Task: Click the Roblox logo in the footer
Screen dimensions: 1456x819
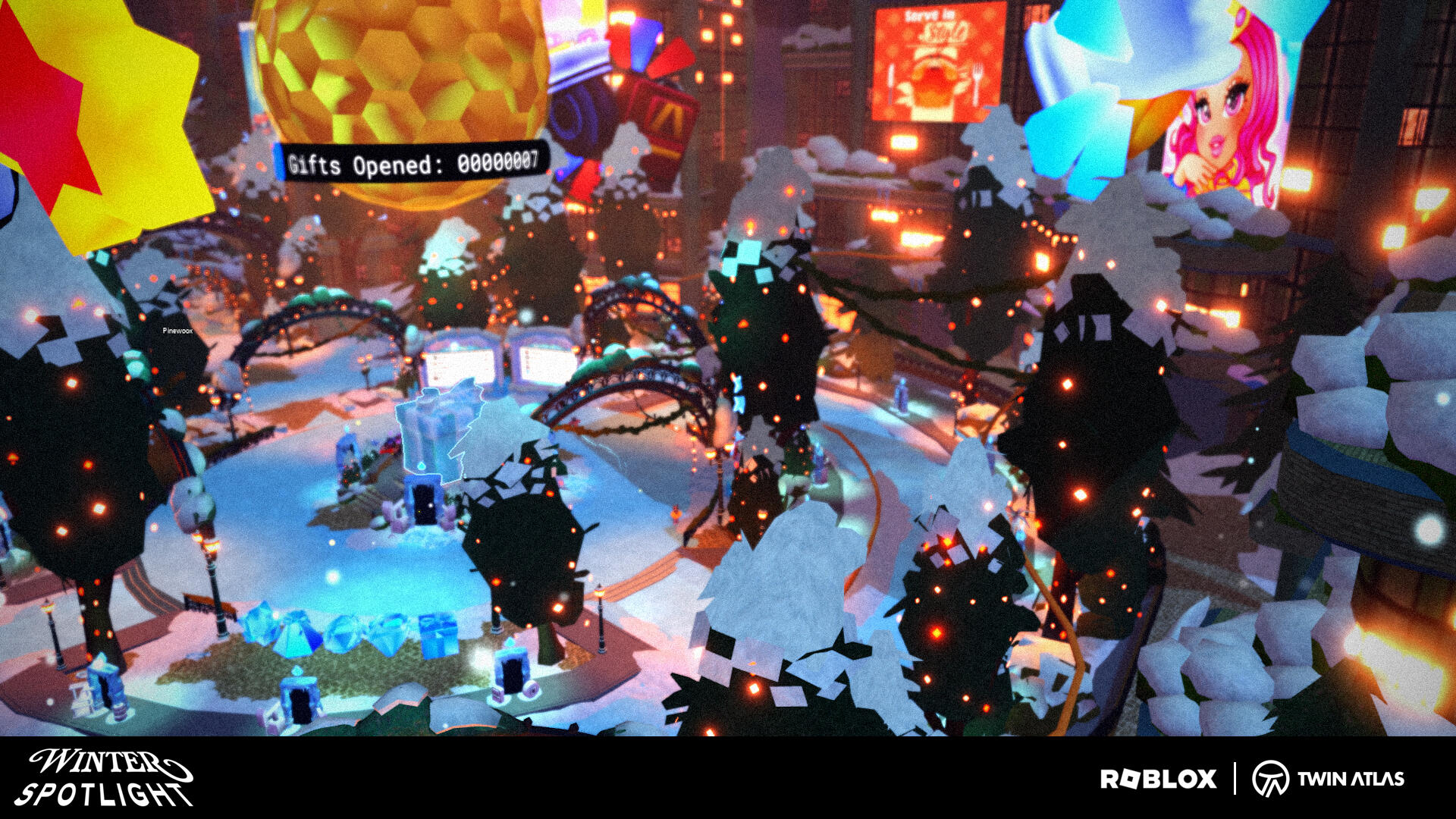Action: [1159, 778]
